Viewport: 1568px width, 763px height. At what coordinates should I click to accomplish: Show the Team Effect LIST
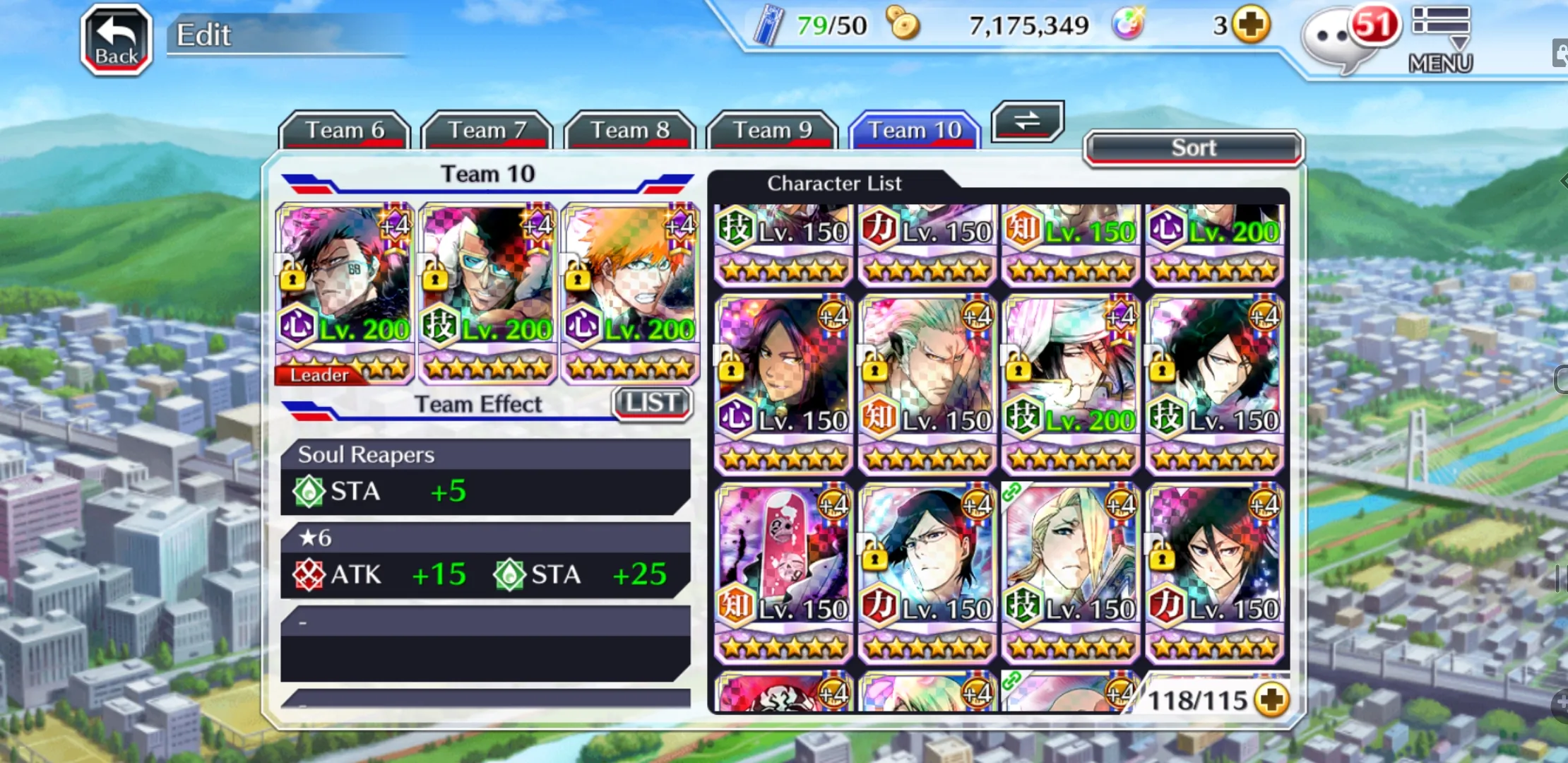click(652, 403)
